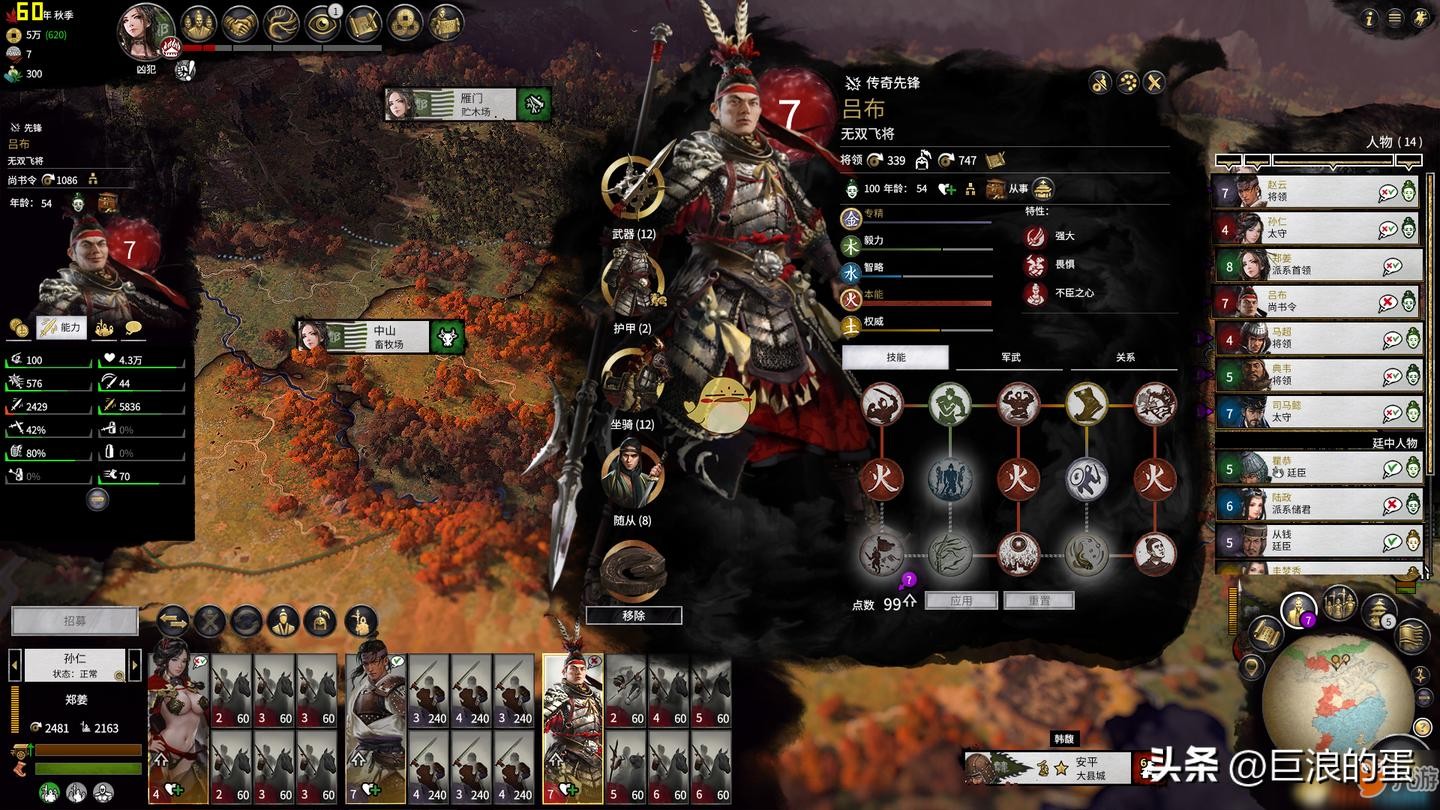Select the 中山 畜牧场 map label
Image resolution: width=1440 pixels, height=810 pixels.
coord(381,337)
